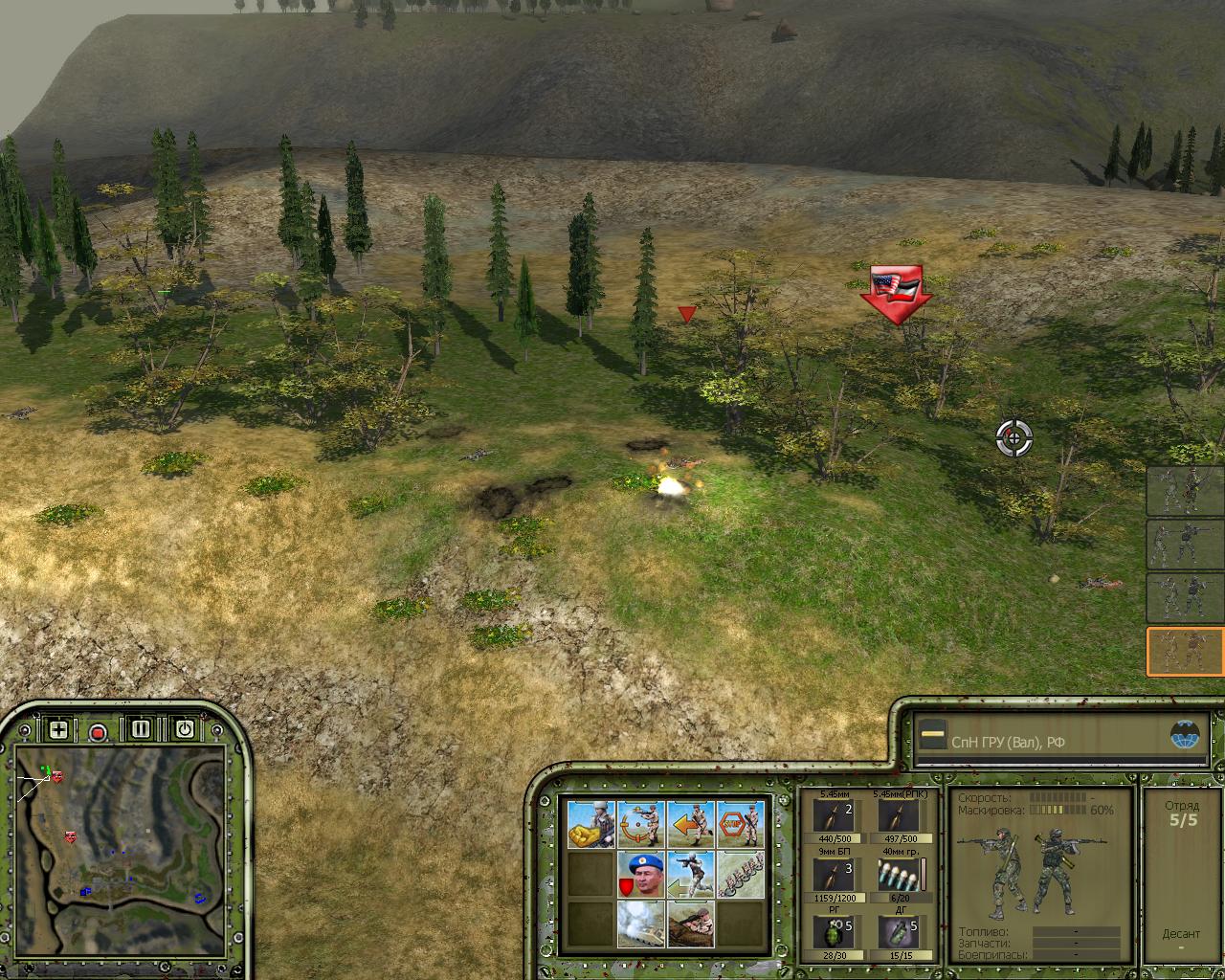Click the blue beret commander icon
The height and width of the screenshot is (980, 1225).
click(640, 875)
